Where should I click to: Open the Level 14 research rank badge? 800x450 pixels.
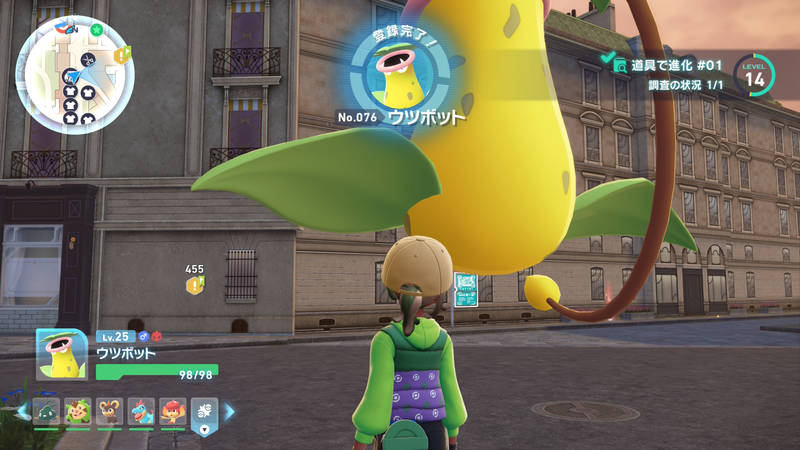tap(753, 75)
